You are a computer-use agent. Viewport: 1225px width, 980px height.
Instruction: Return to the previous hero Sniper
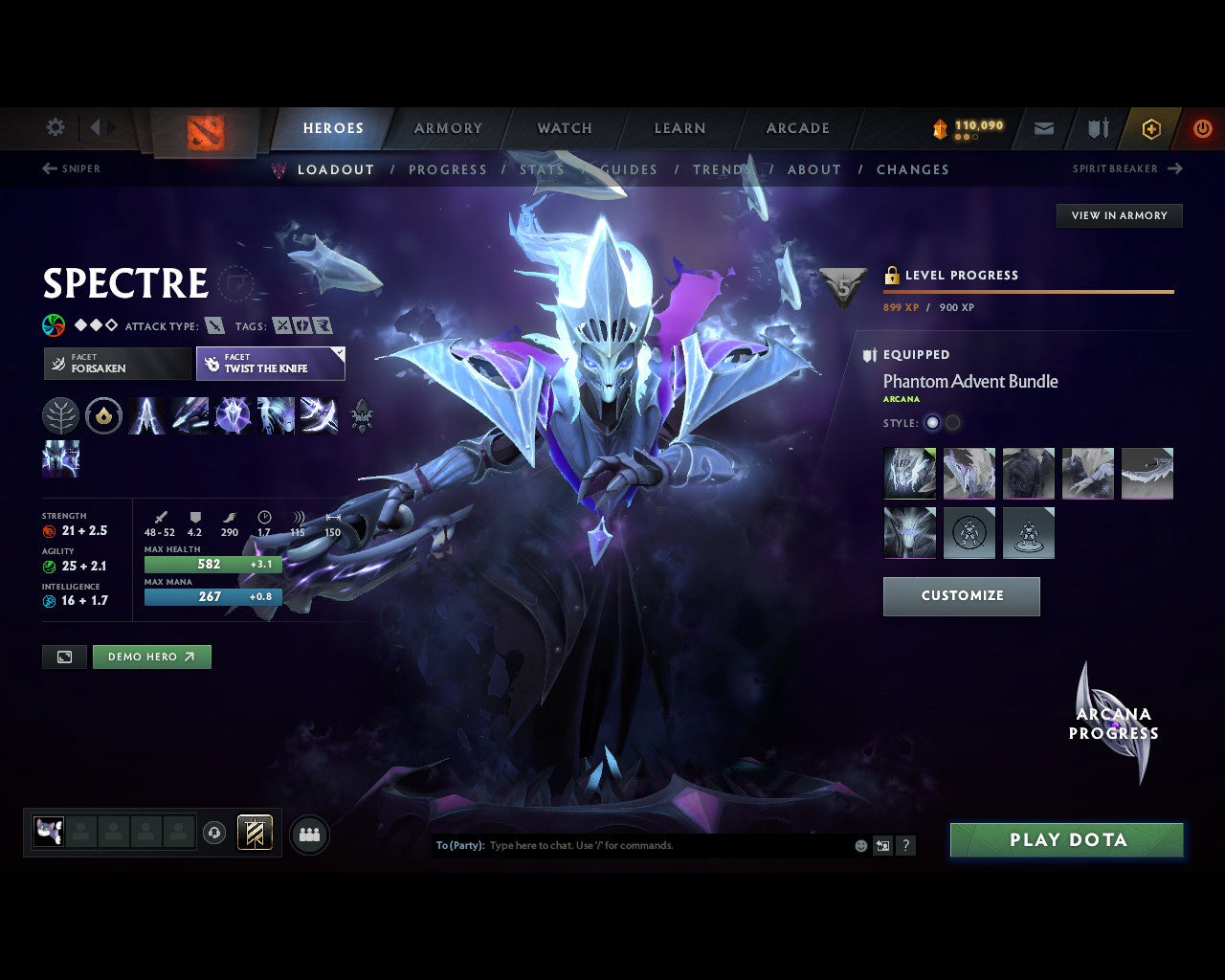tap(71, 168)
